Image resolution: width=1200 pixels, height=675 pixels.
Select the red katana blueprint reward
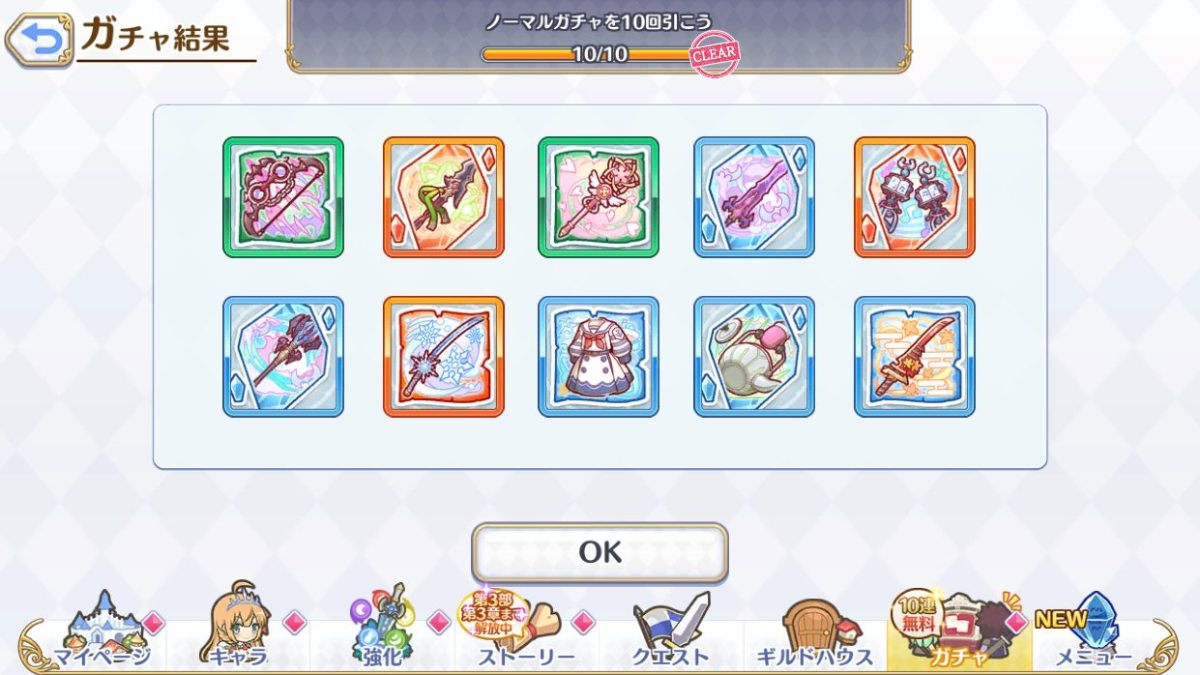pos(914,356)
